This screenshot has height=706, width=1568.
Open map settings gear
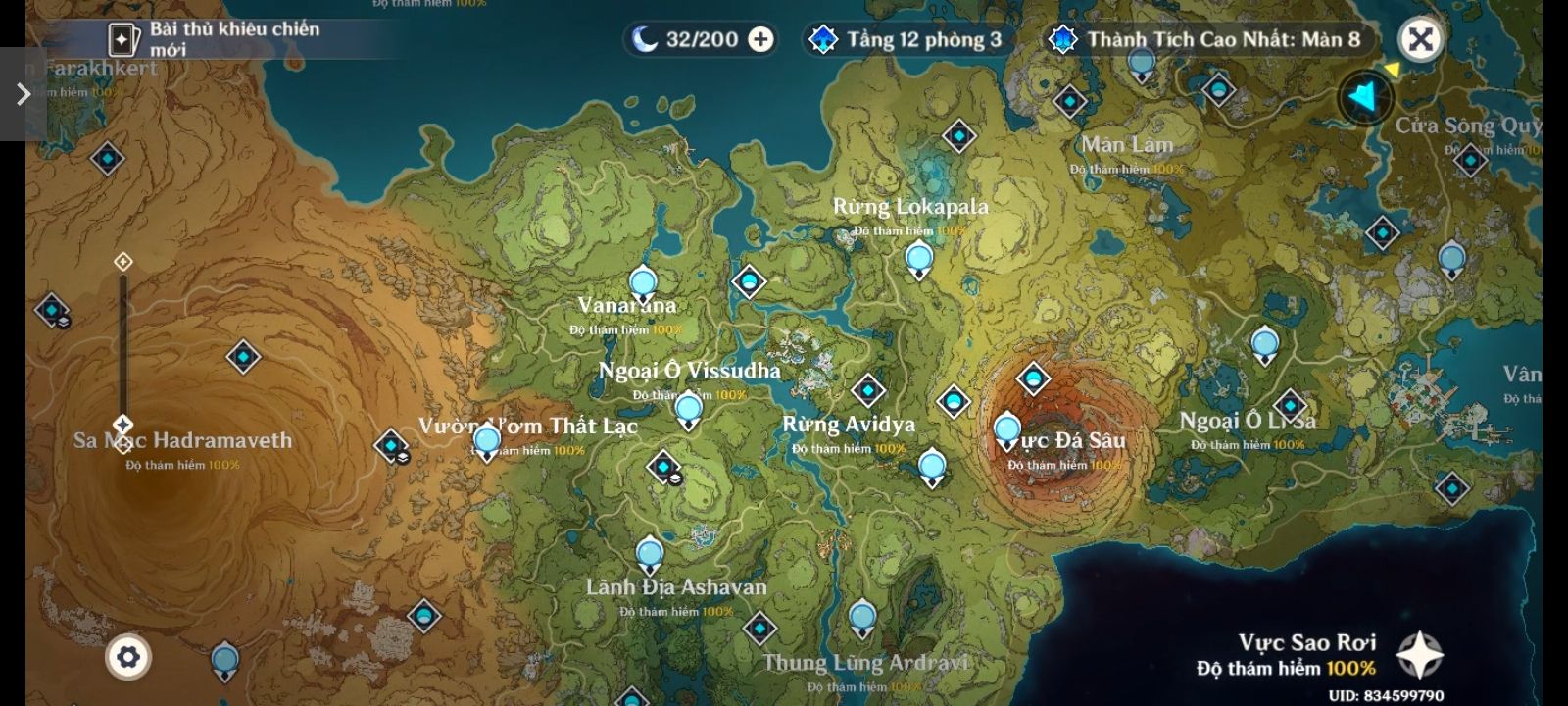point(128,657)
